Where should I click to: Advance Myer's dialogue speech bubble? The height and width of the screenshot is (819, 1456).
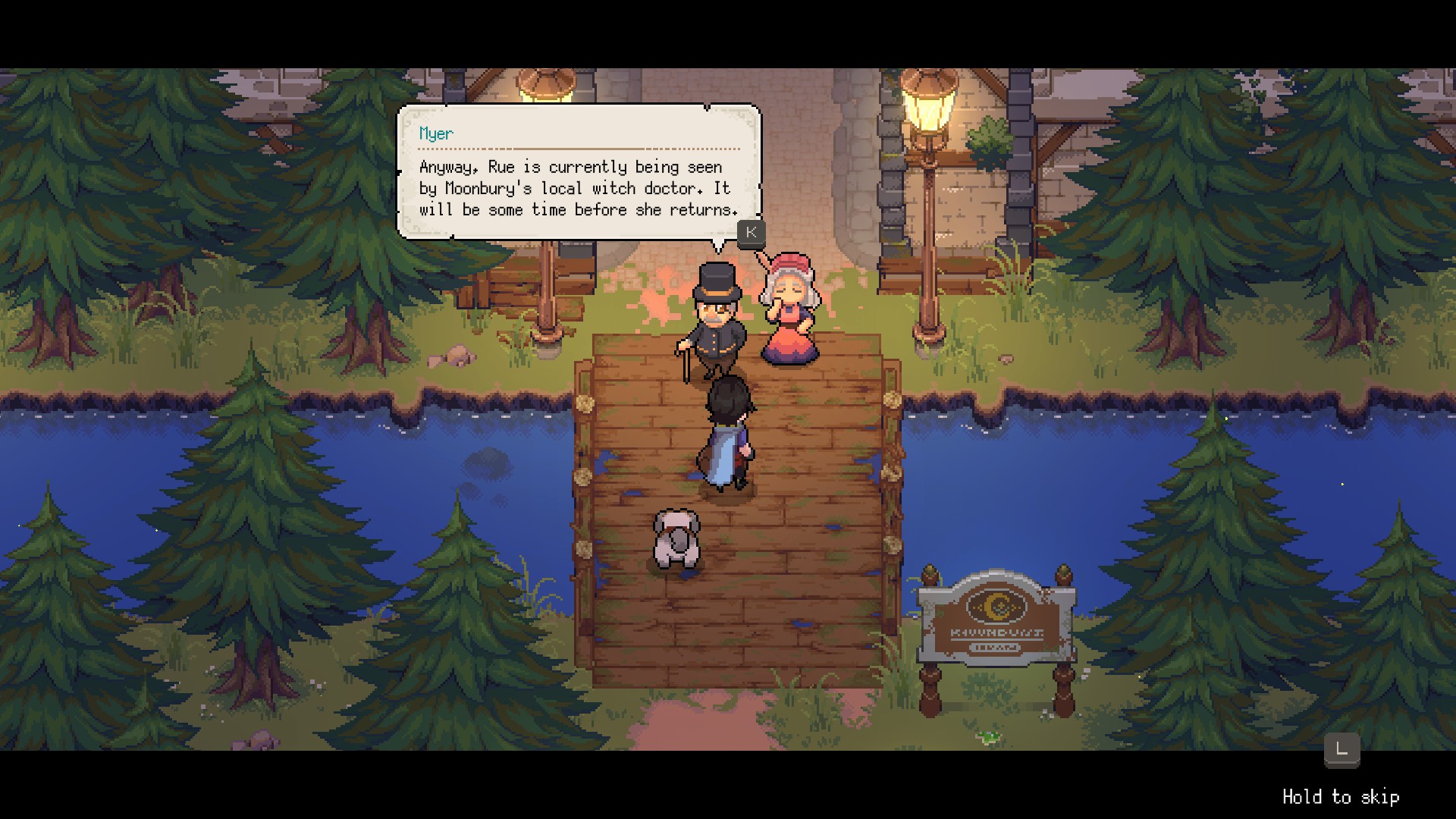coord(751,232)
